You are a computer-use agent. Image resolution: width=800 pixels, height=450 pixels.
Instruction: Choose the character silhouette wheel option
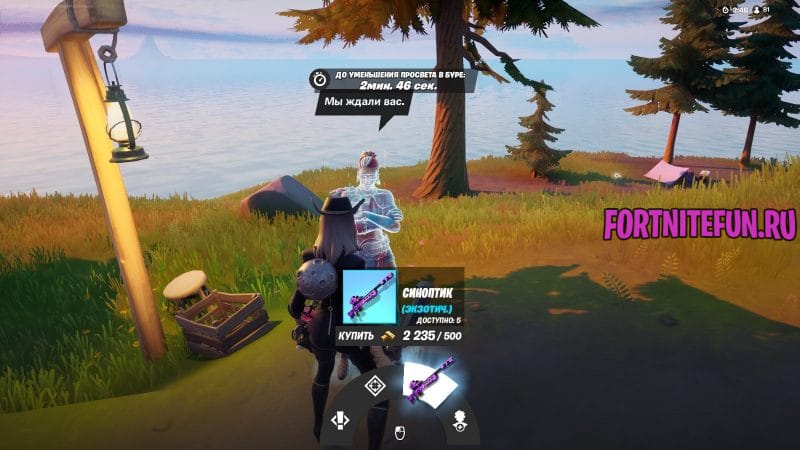pos(460,419)
